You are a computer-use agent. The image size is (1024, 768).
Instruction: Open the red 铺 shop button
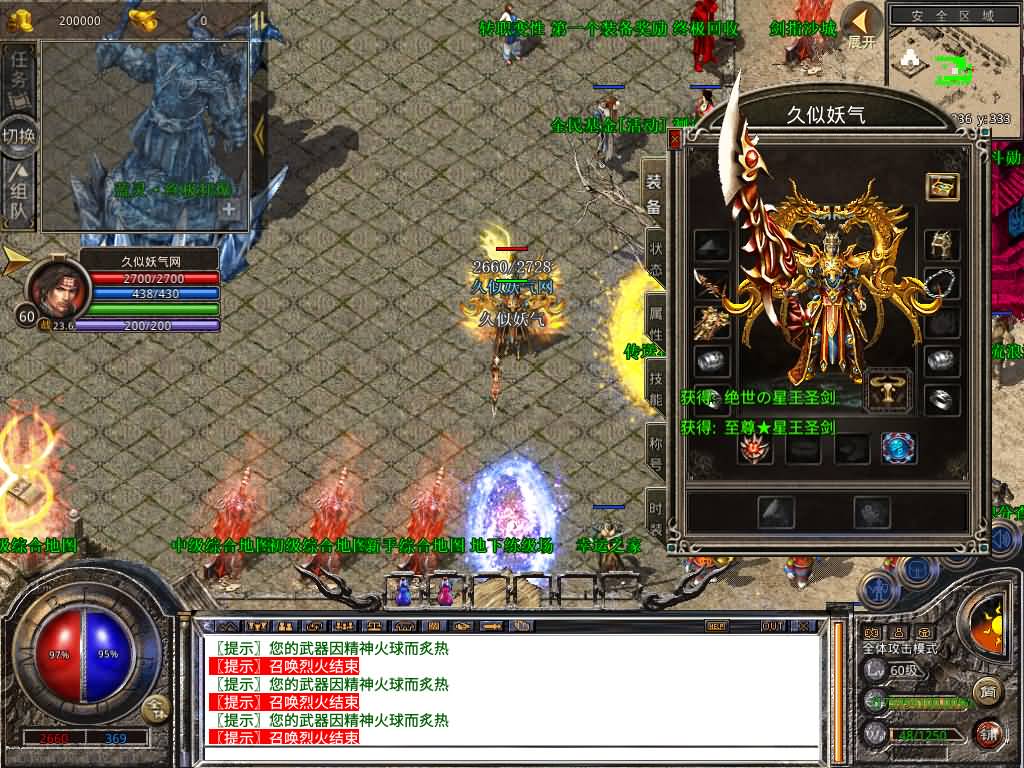pos(988,733)
